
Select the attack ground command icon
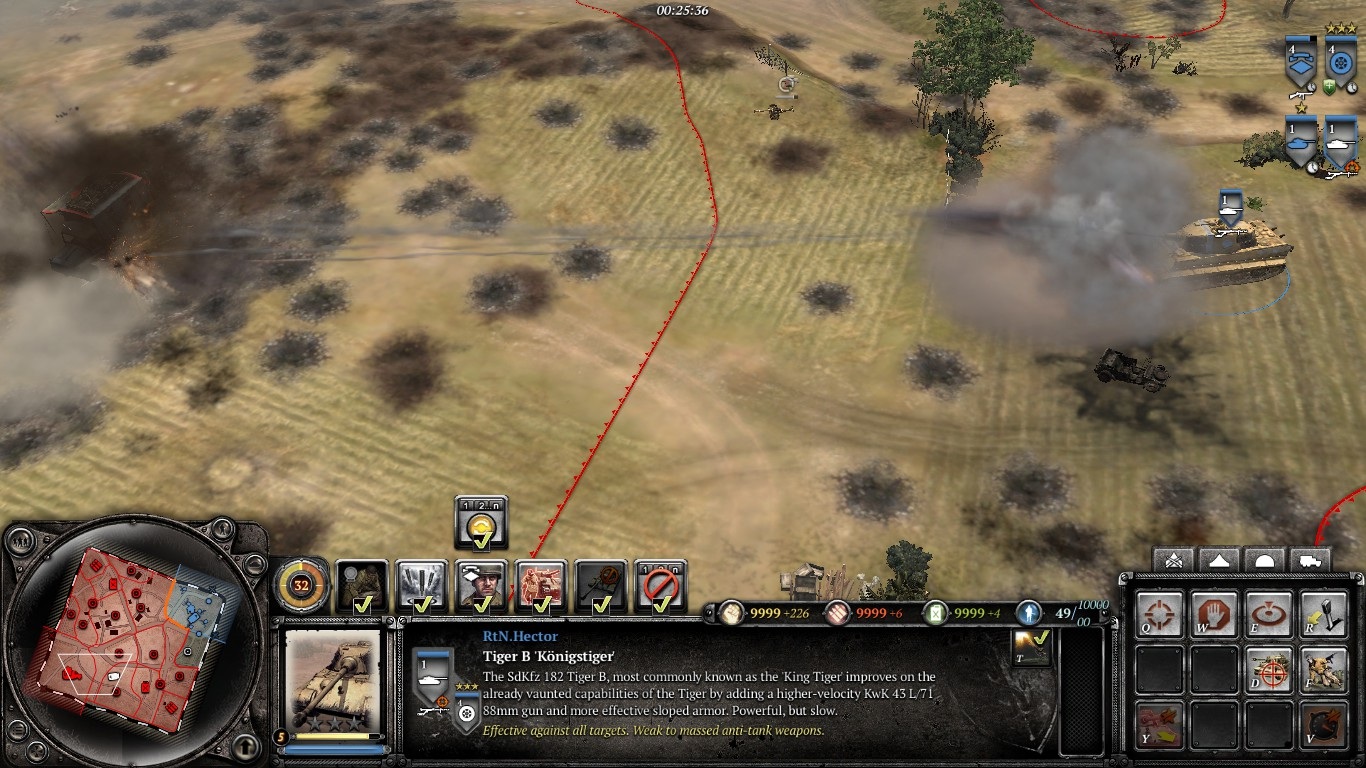1268,614
